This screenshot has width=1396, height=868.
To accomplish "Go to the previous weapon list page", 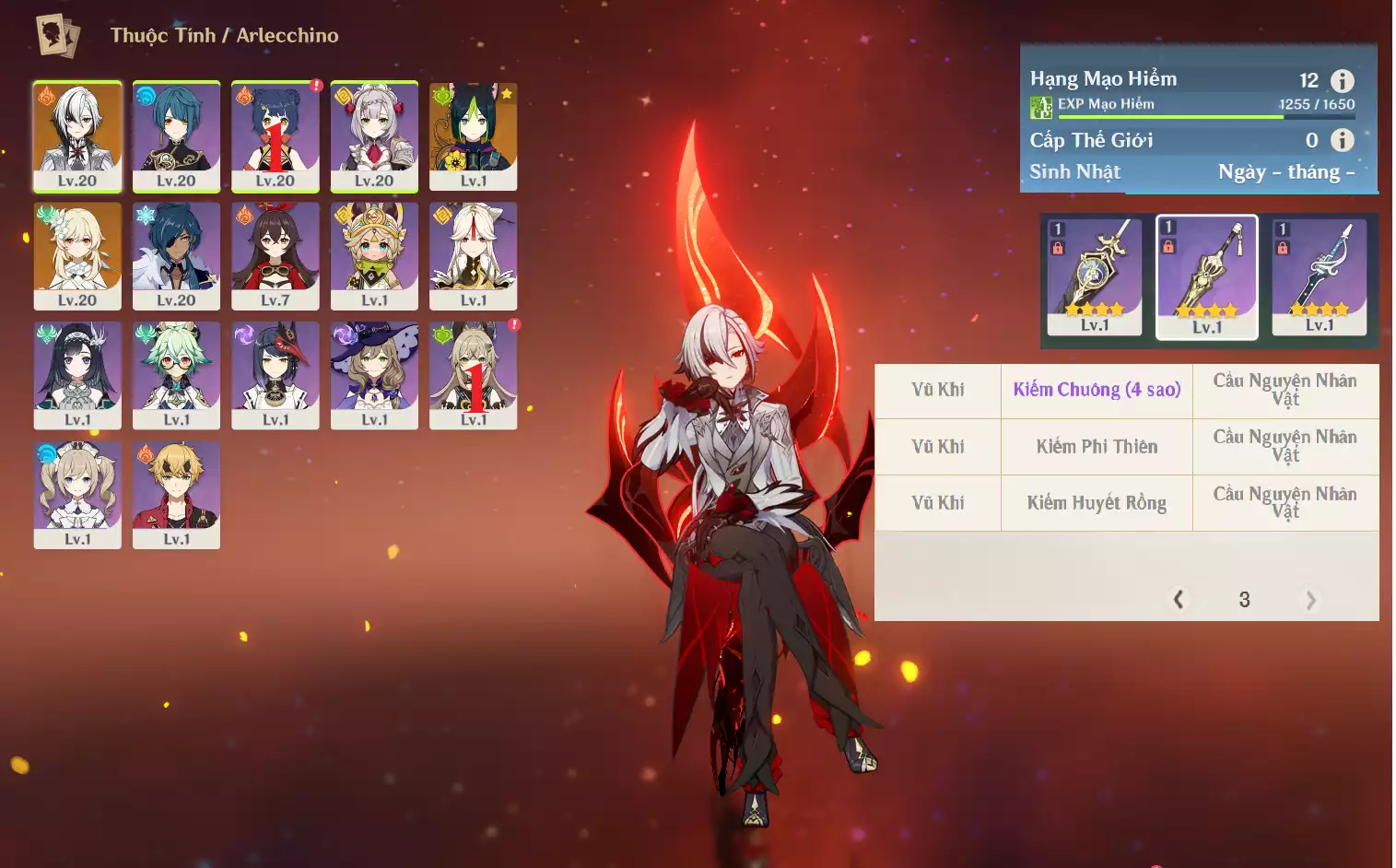I will point(1179,600).
